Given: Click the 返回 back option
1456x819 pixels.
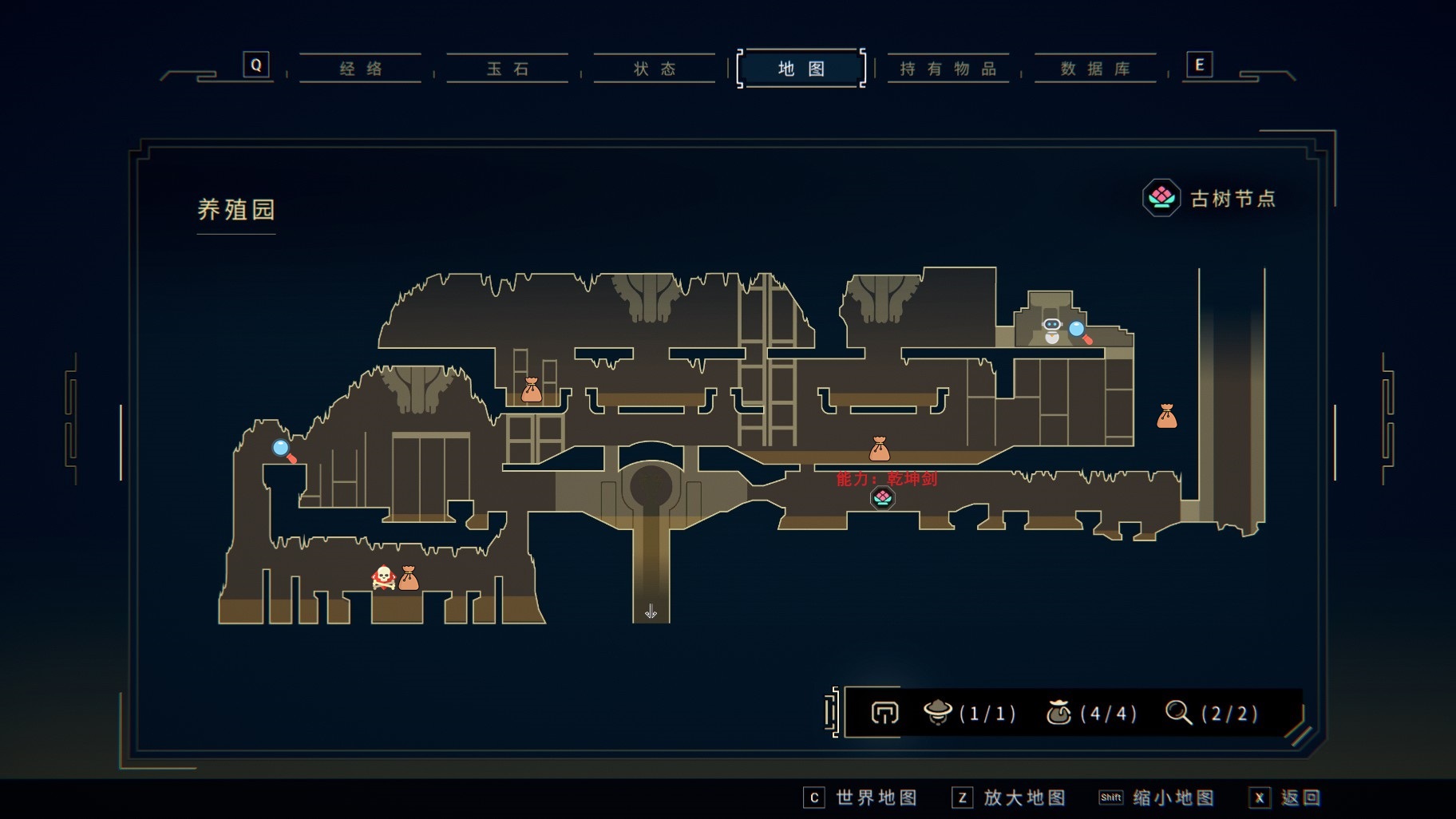Looking at the screenshot, I should click(x=1287, y=797).
